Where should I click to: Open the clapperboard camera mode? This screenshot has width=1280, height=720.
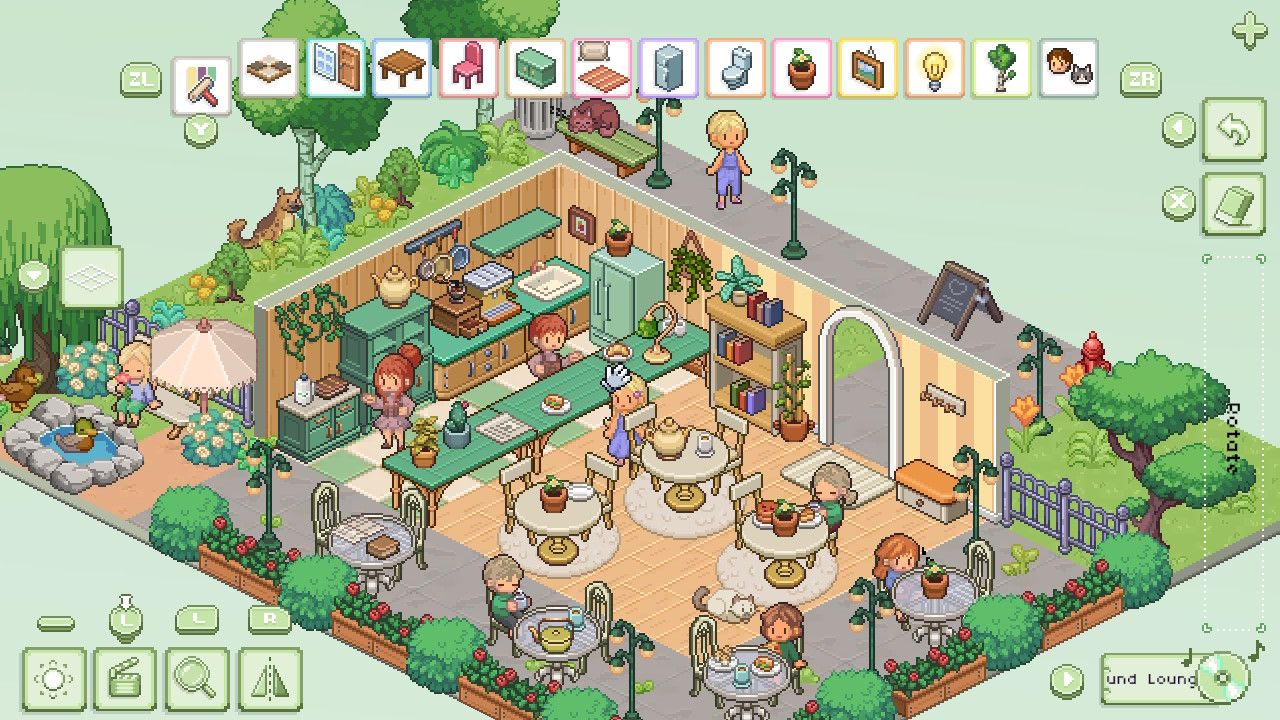point(125,680)
